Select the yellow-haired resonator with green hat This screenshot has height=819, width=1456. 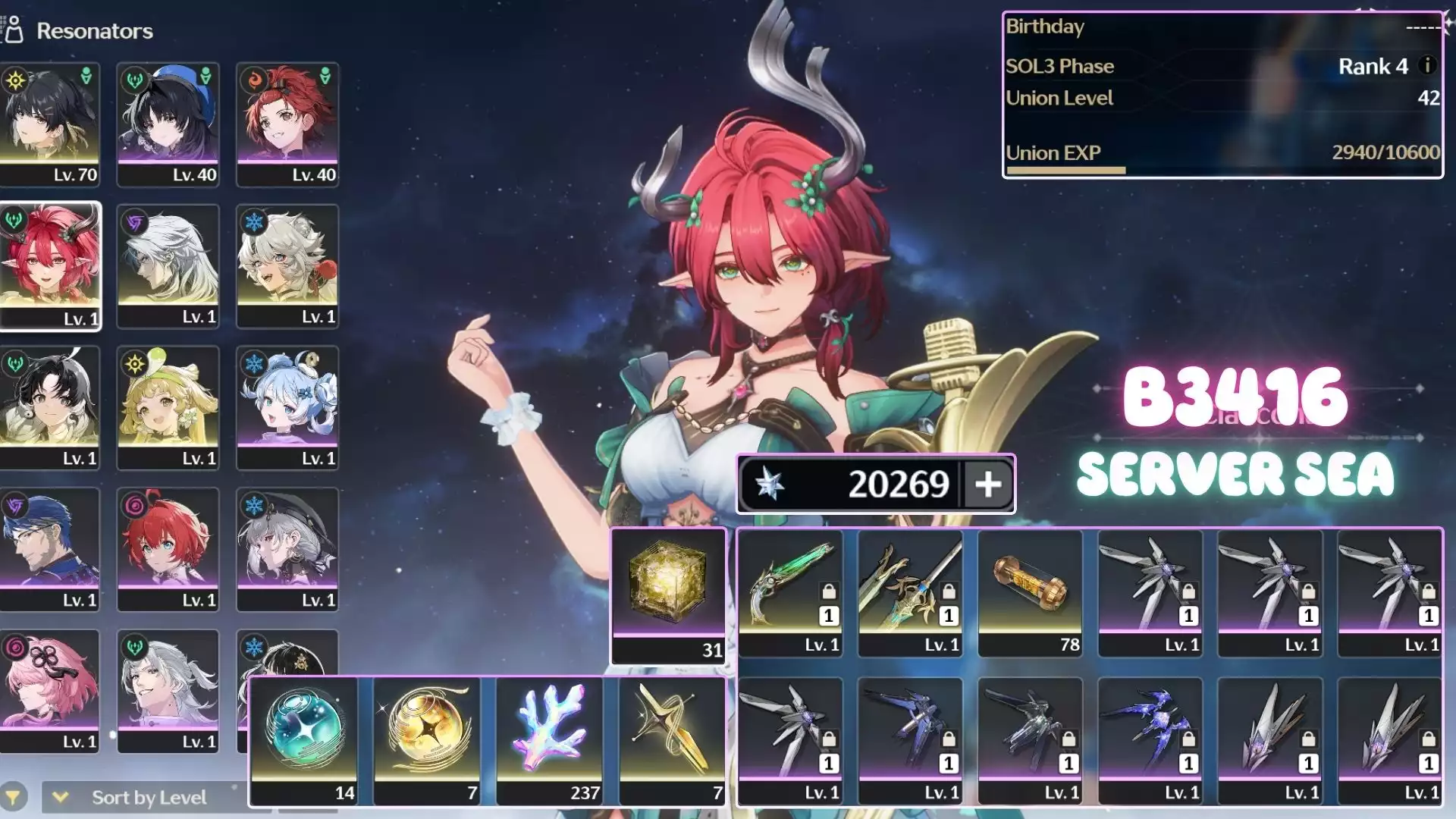(168, 407)
